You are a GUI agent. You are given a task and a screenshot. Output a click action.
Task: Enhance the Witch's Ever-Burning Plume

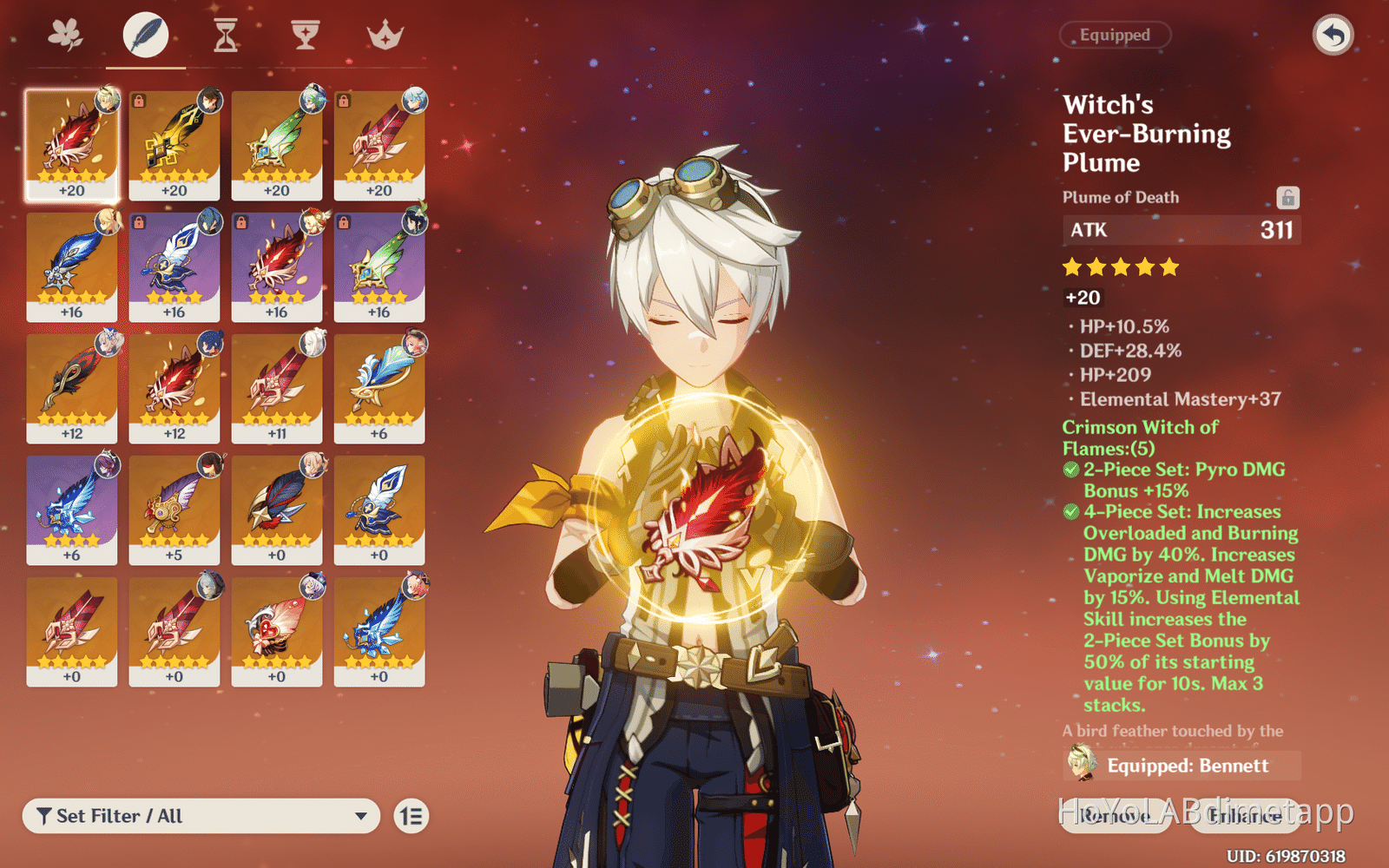pos(1244,816)
